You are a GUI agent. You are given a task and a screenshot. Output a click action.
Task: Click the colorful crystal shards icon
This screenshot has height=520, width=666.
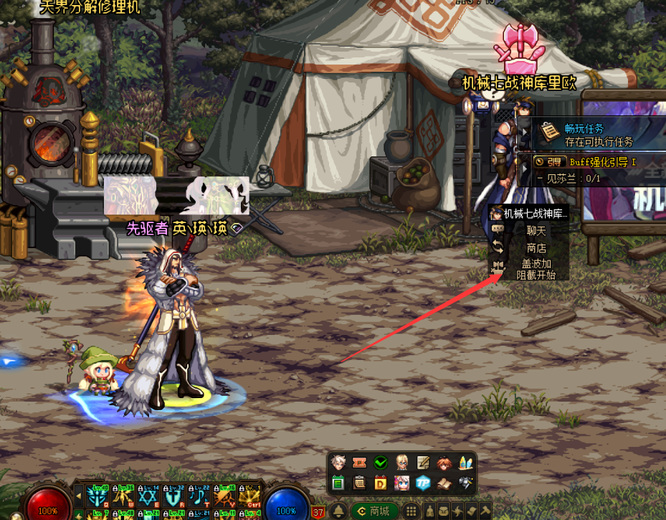click(465, 463)
